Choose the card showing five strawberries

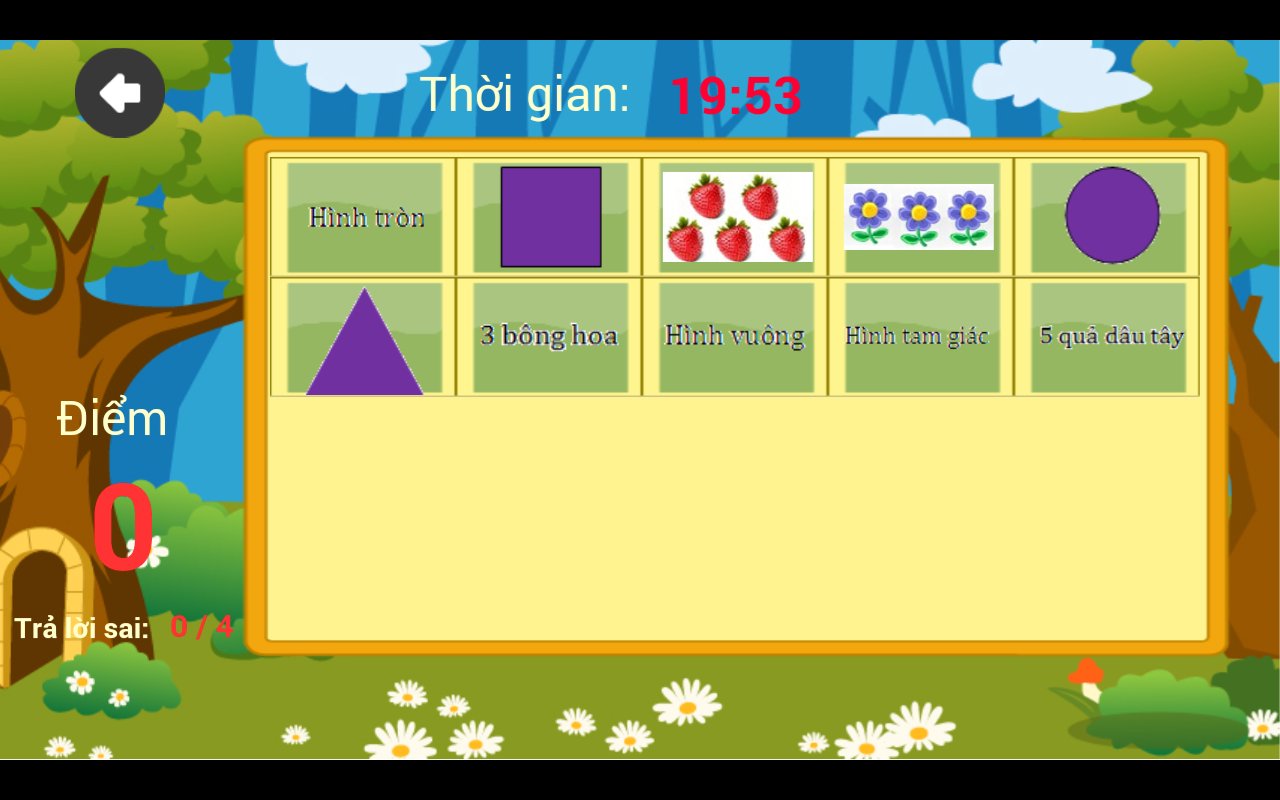[x=737, y=216]
